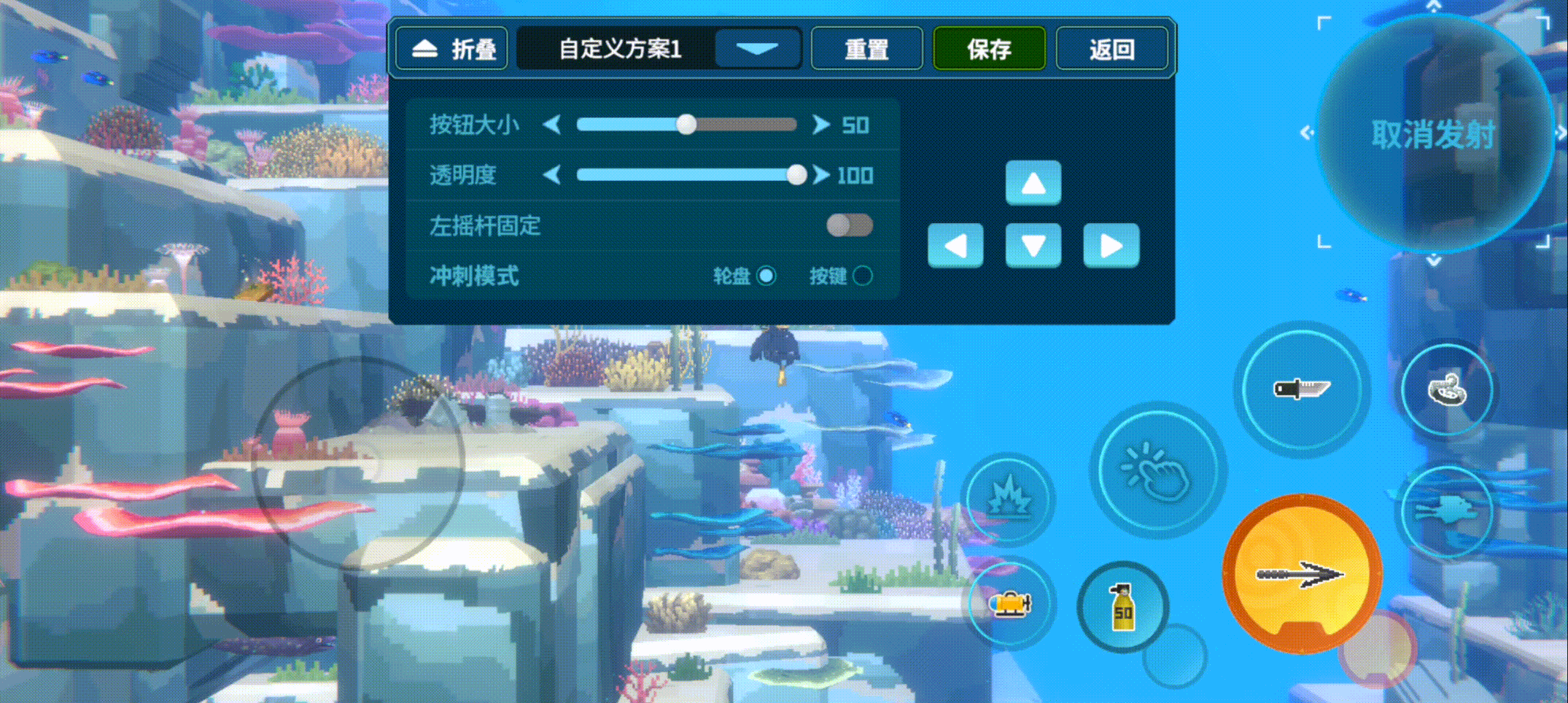Click the 透明度 slider handle
The width and height of the screenshot is (1568, 703).
[796, 175]
